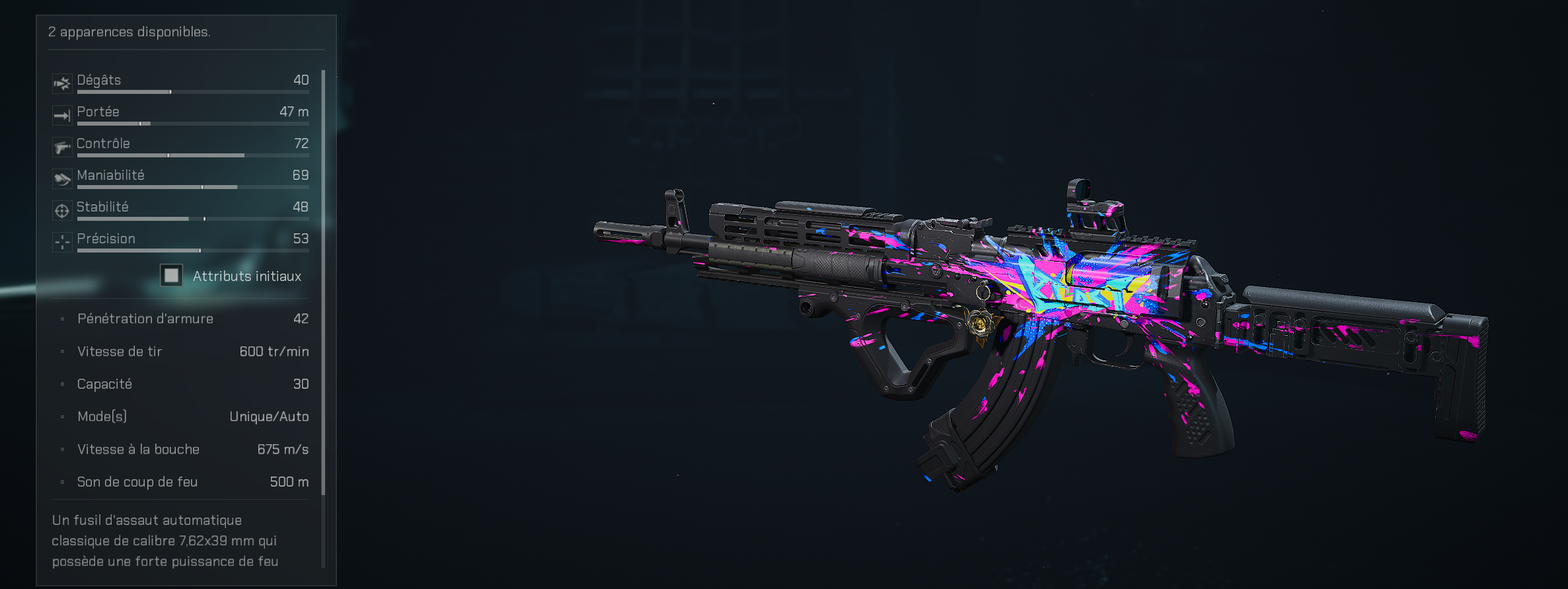Click the Dégâts progress bar
The image size is (1568, 589).
pyautogui.click(x=192, y=93)
